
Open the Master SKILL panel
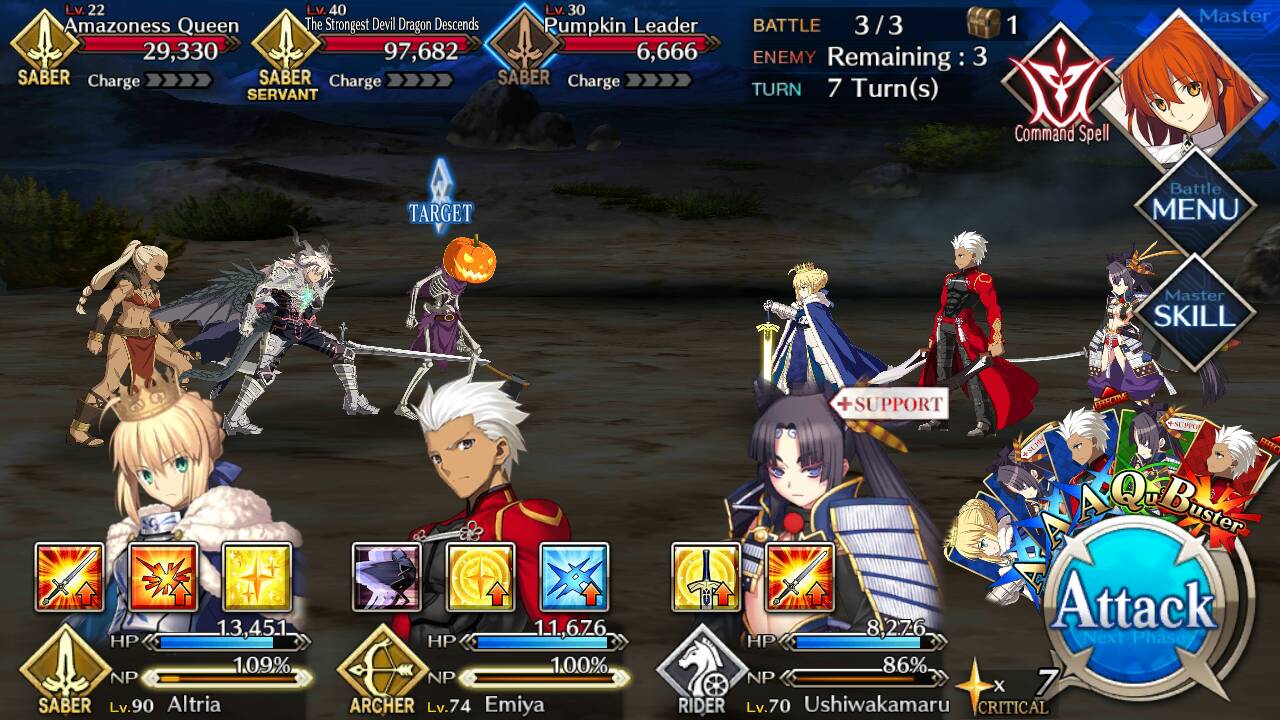coord(1195,310)
